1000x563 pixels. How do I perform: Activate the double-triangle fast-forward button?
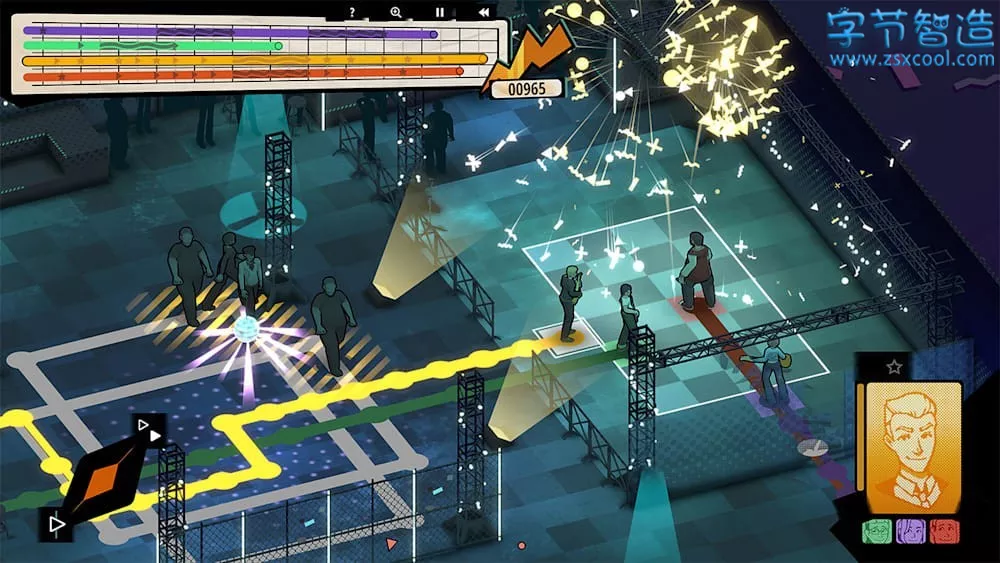(152, 432)
